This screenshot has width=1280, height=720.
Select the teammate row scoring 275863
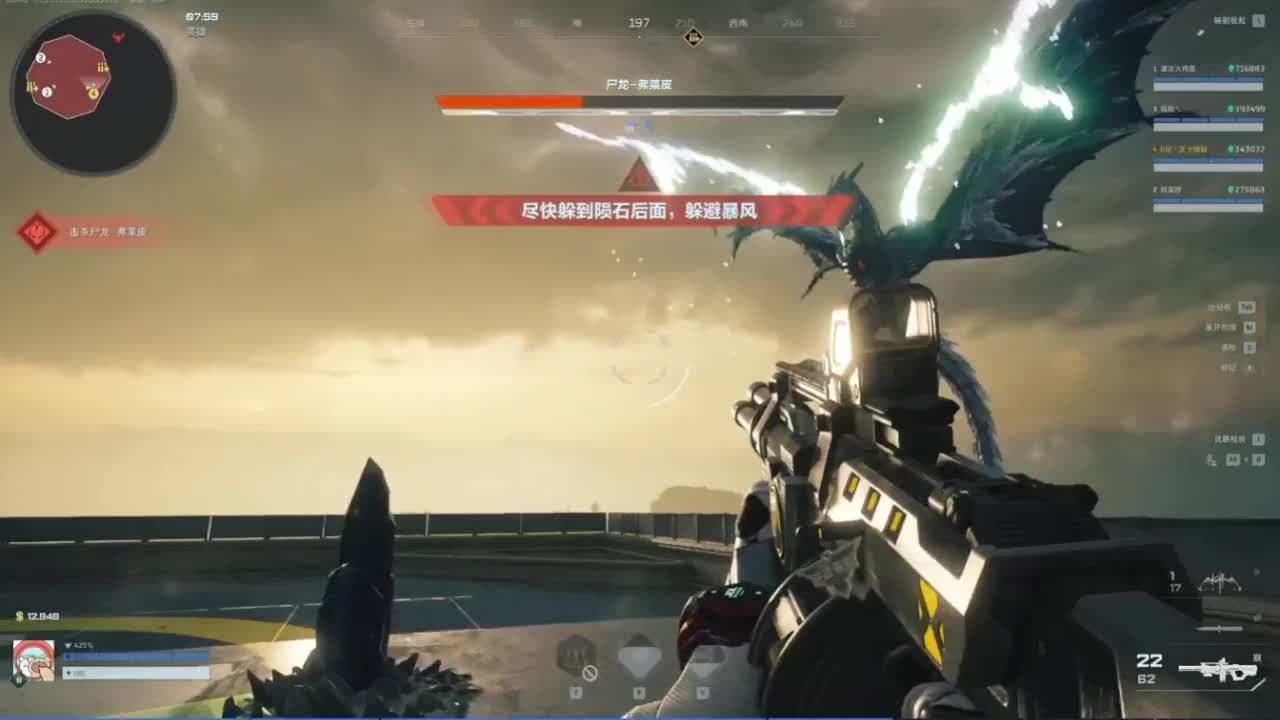[x=1208, y=198]
